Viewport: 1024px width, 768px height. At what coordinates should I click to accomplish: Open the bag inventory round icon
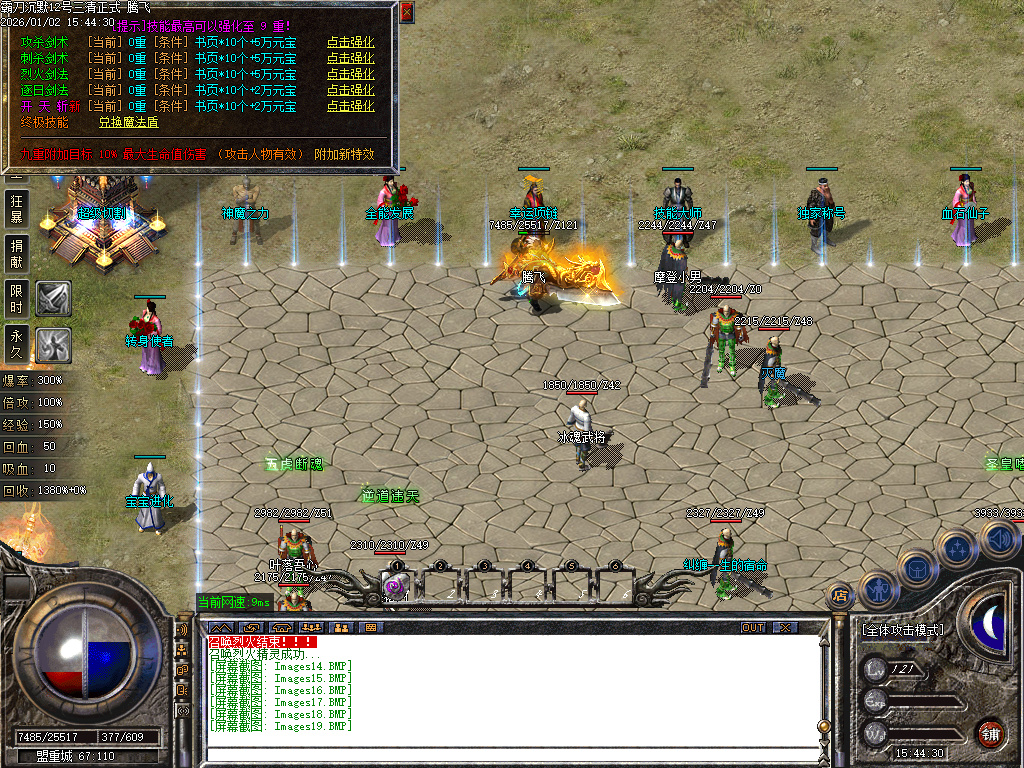pyautogui.click(x=917, y=567)
